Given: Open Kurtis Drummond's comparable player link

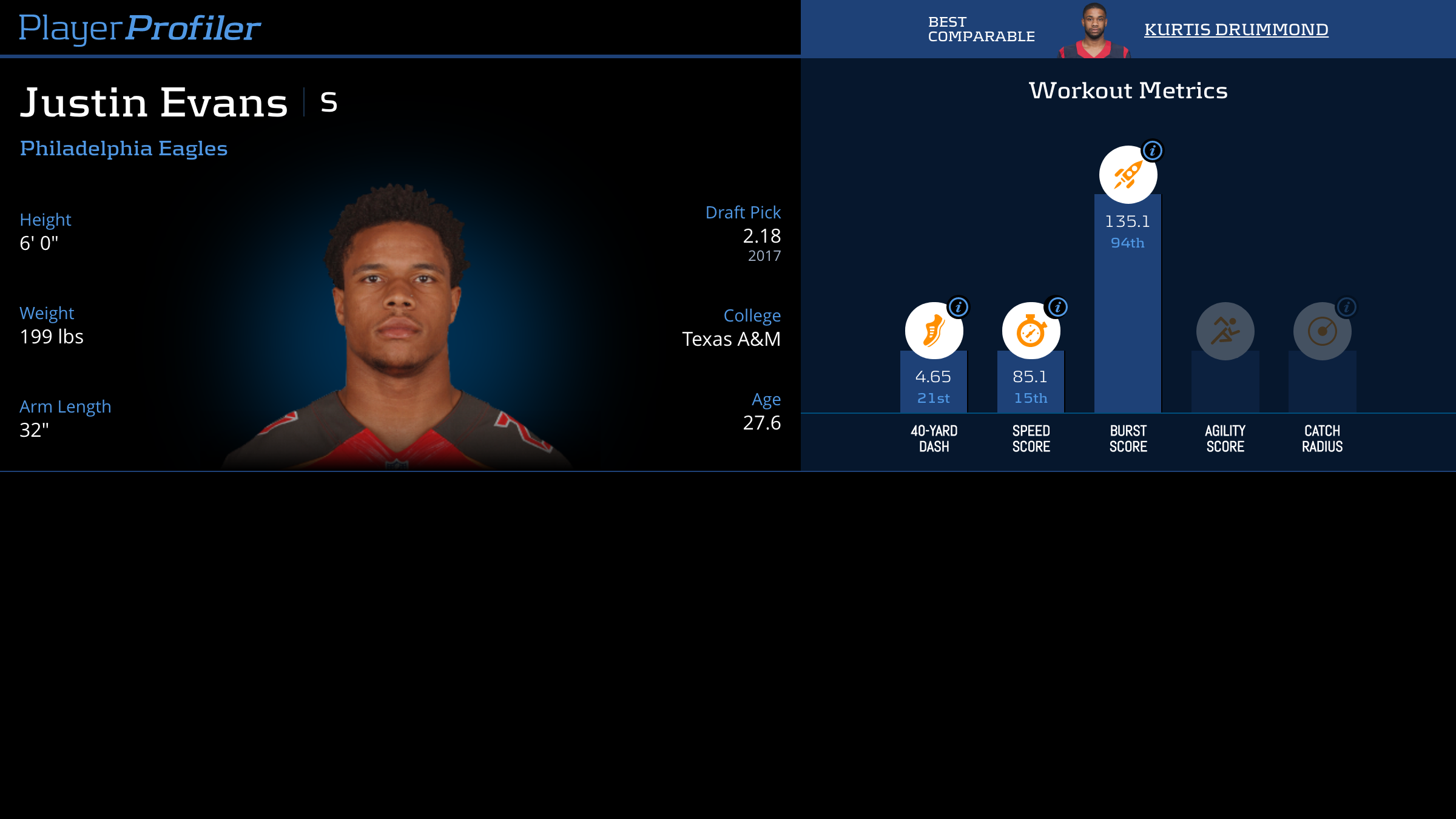Looking at the screenshot, I should coord(1236,29).
